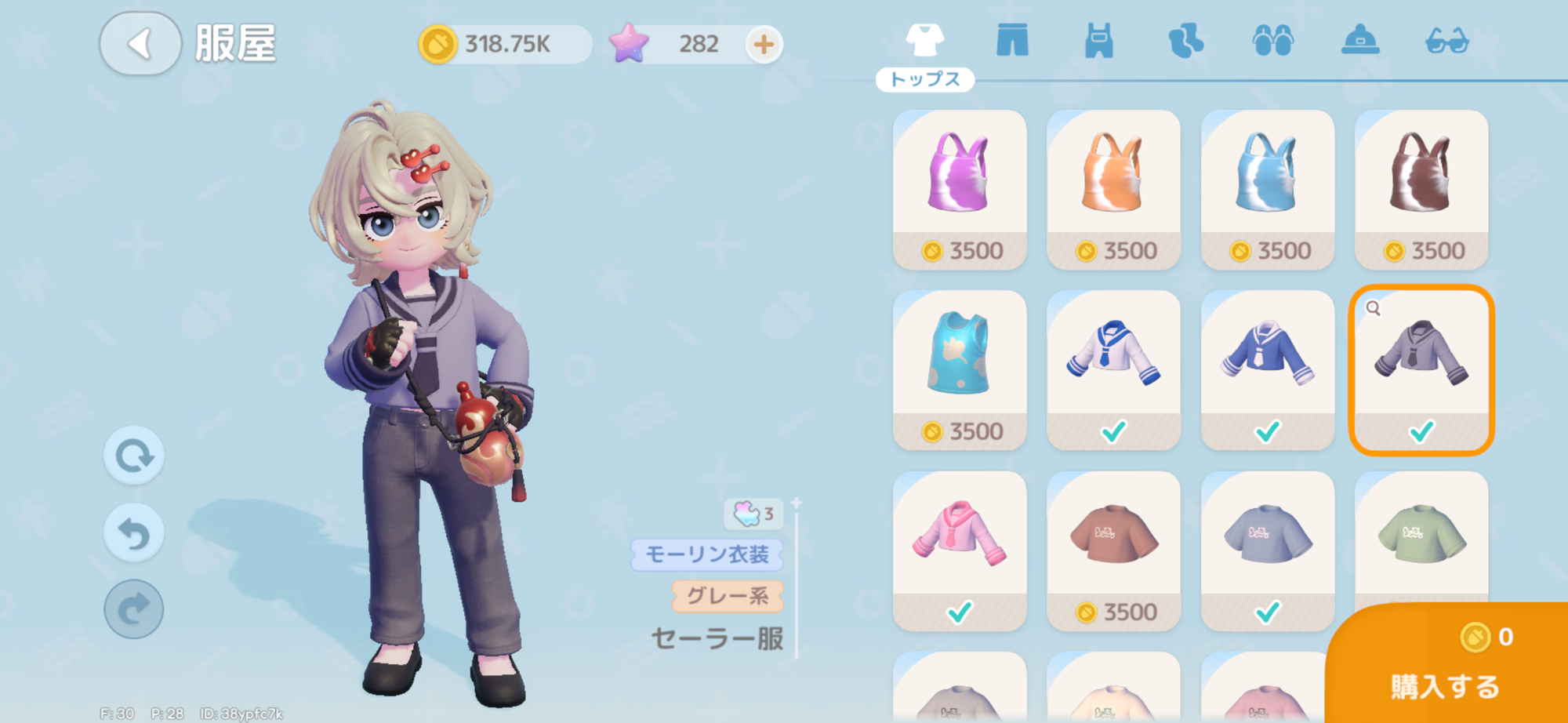Open the shoes category tab
Viewport: 1568px width, 723px height.
[1272, 40]
